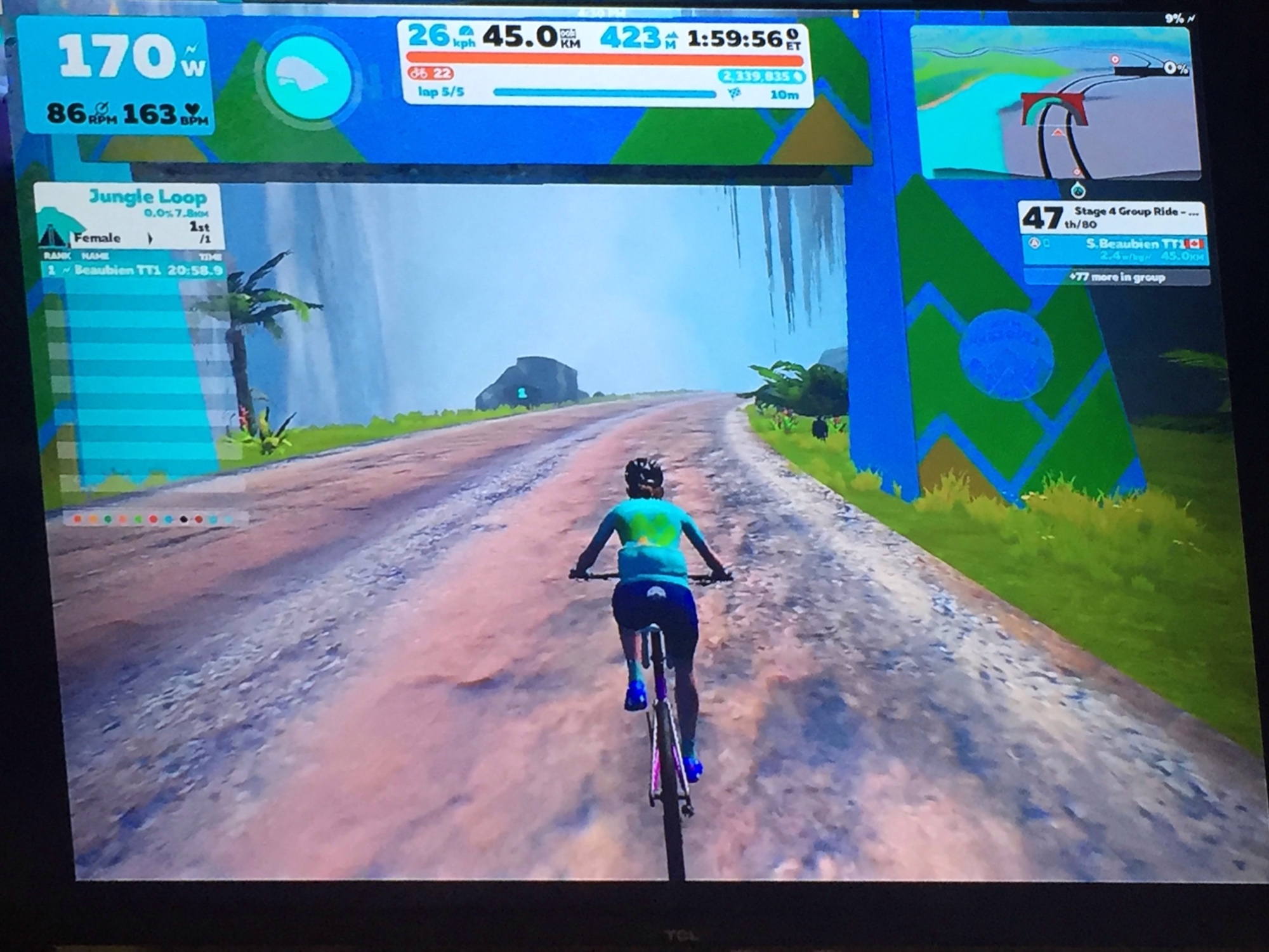Select the S.Beaubien TT1 rider entry
Image resolution: width=1269 pixels, height=952 pixels.
(x=1115, y=249)
